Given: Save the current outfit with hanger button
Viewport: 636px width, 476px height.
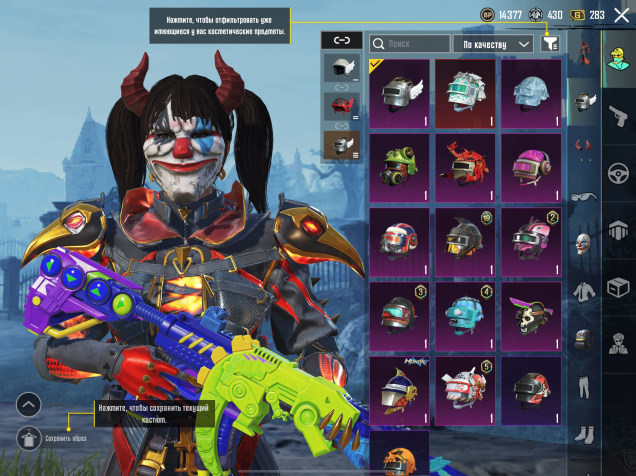Looking at the screenshot, I should click(x=30, y=437).
